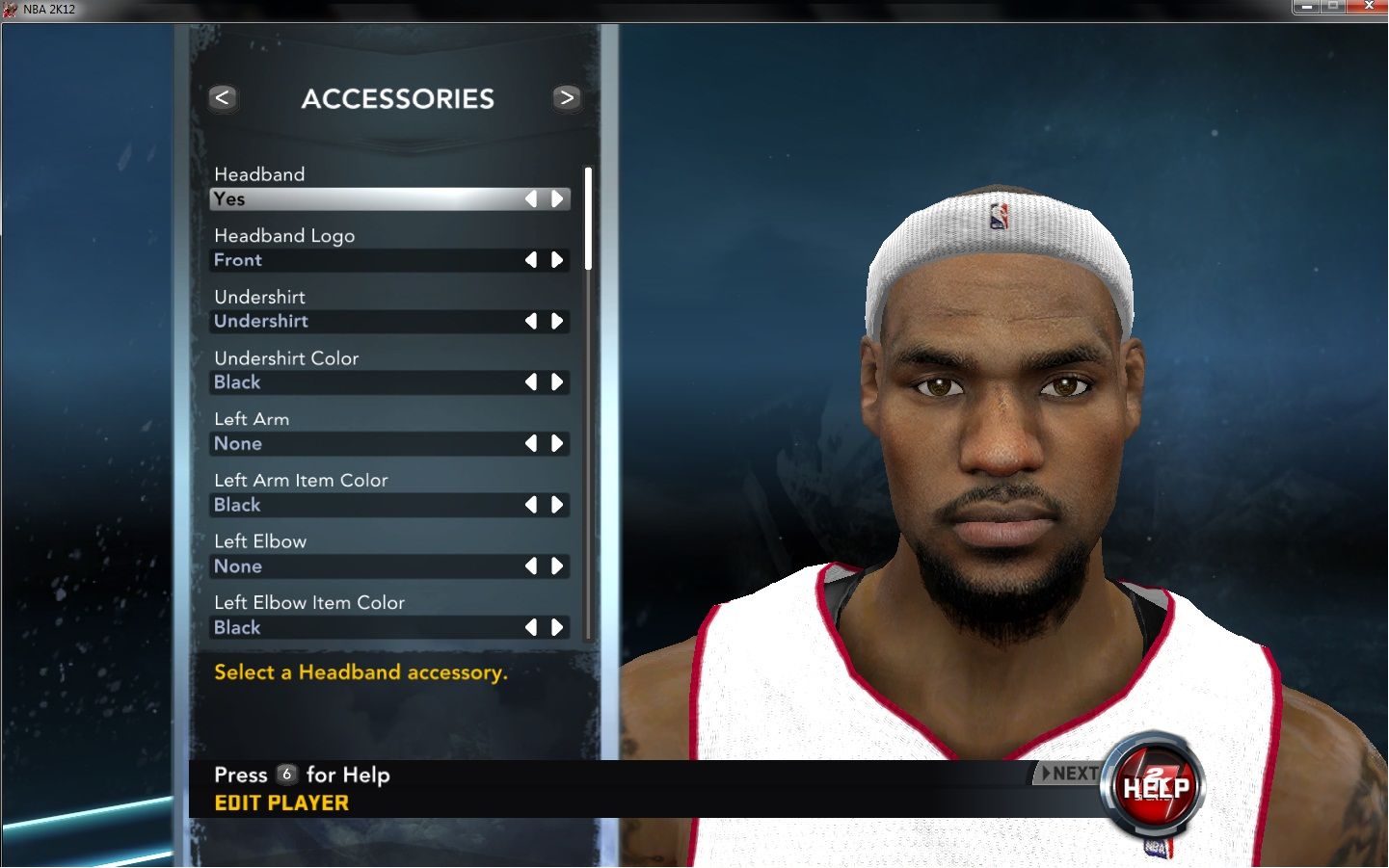Click right arrow on Left Arm setting
The image size is (1389, 868).
click(x=557, y=444)
